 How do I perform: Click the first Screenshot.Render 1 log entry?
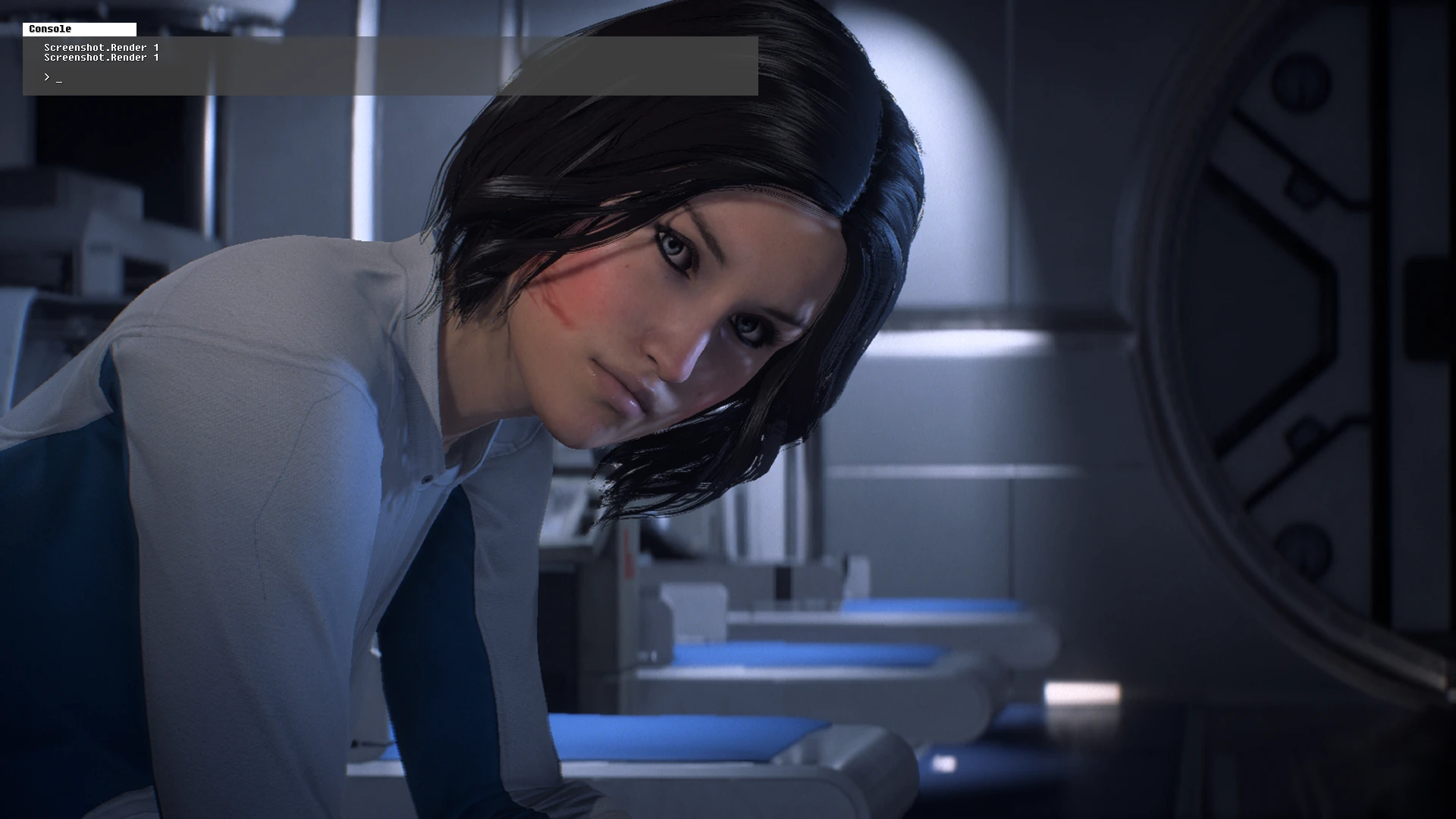pos(101,47)
